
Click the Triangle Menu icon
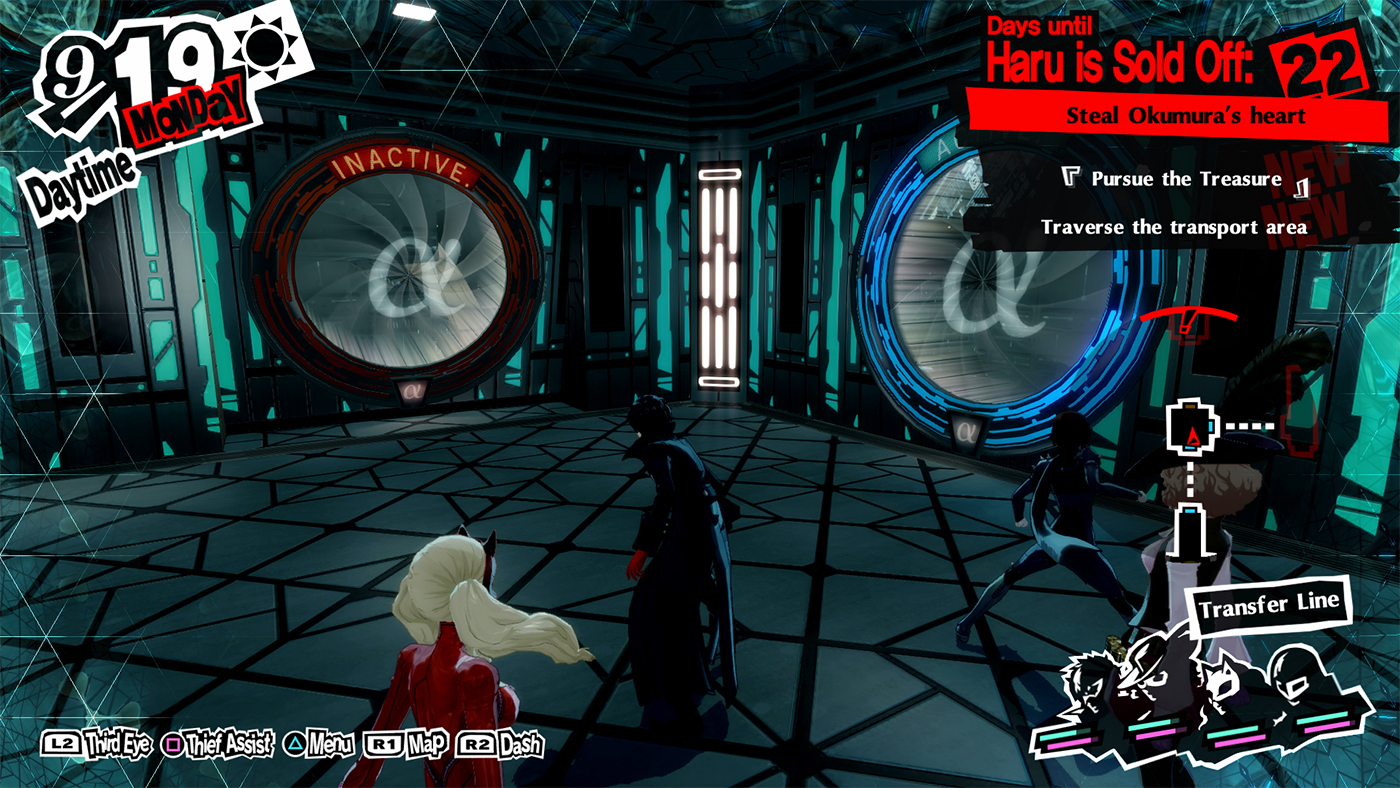click(x=296, y=745)
